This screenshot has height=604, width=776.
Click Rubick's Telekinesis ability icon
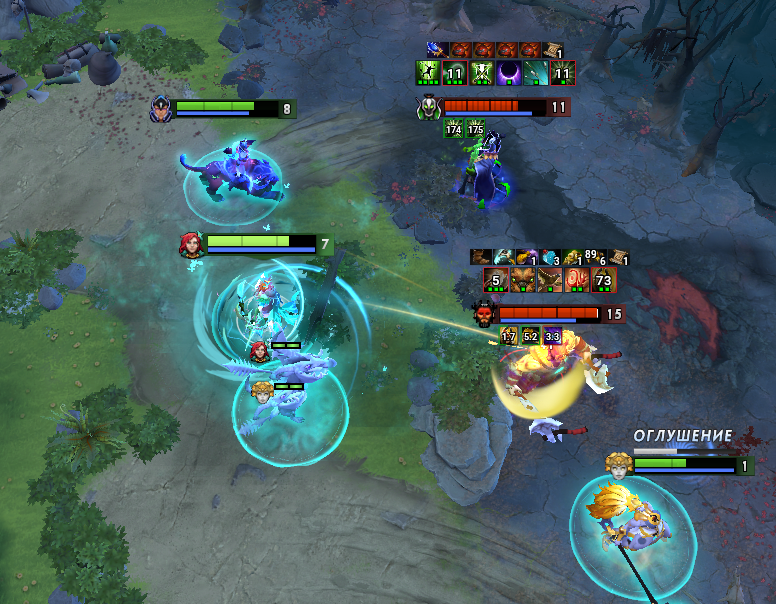pyautogui.click(x=427, y=72)
